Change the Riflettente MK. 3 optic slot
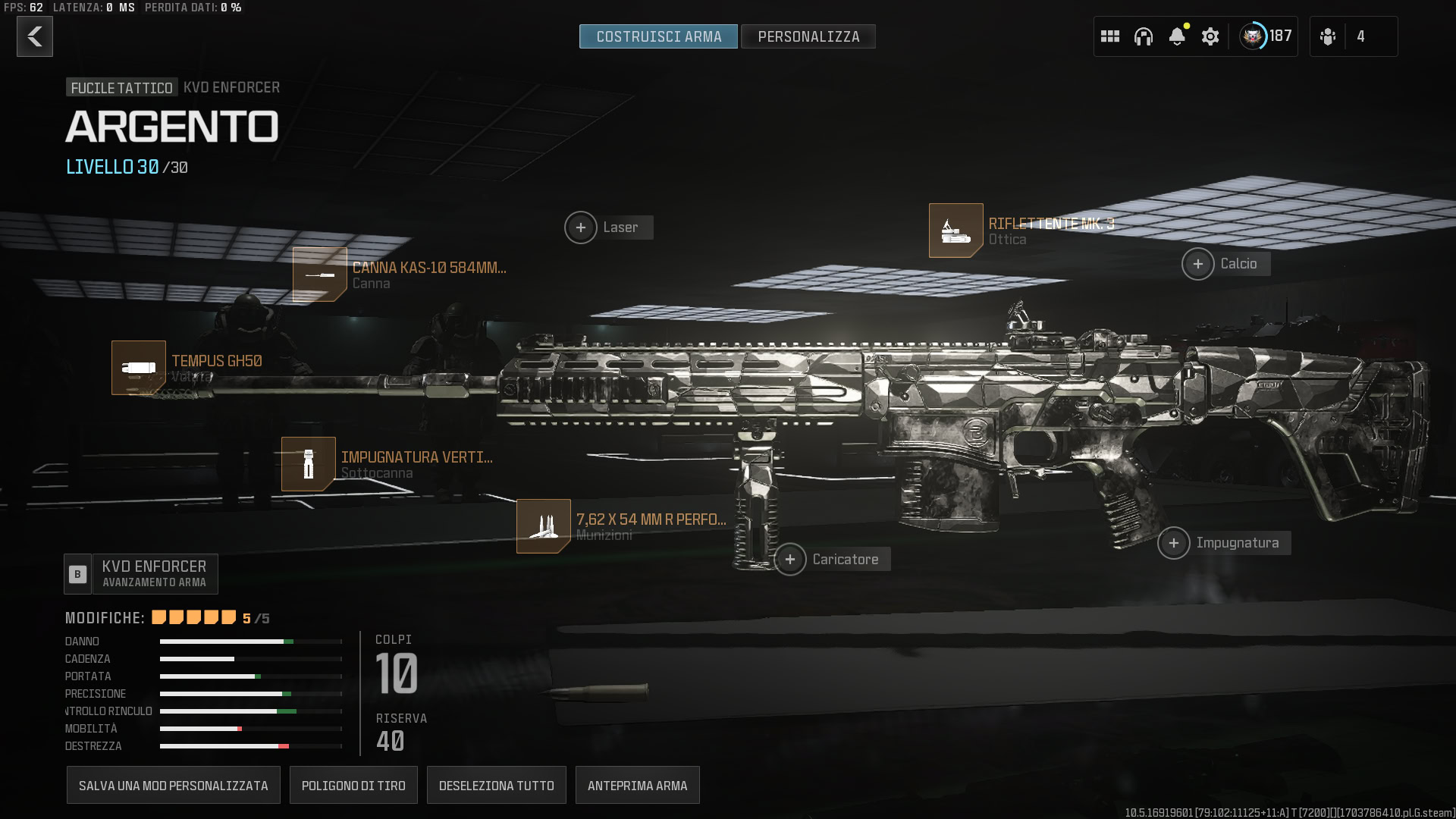Screen dimensions: 1456x819 [x=956, y=231]
